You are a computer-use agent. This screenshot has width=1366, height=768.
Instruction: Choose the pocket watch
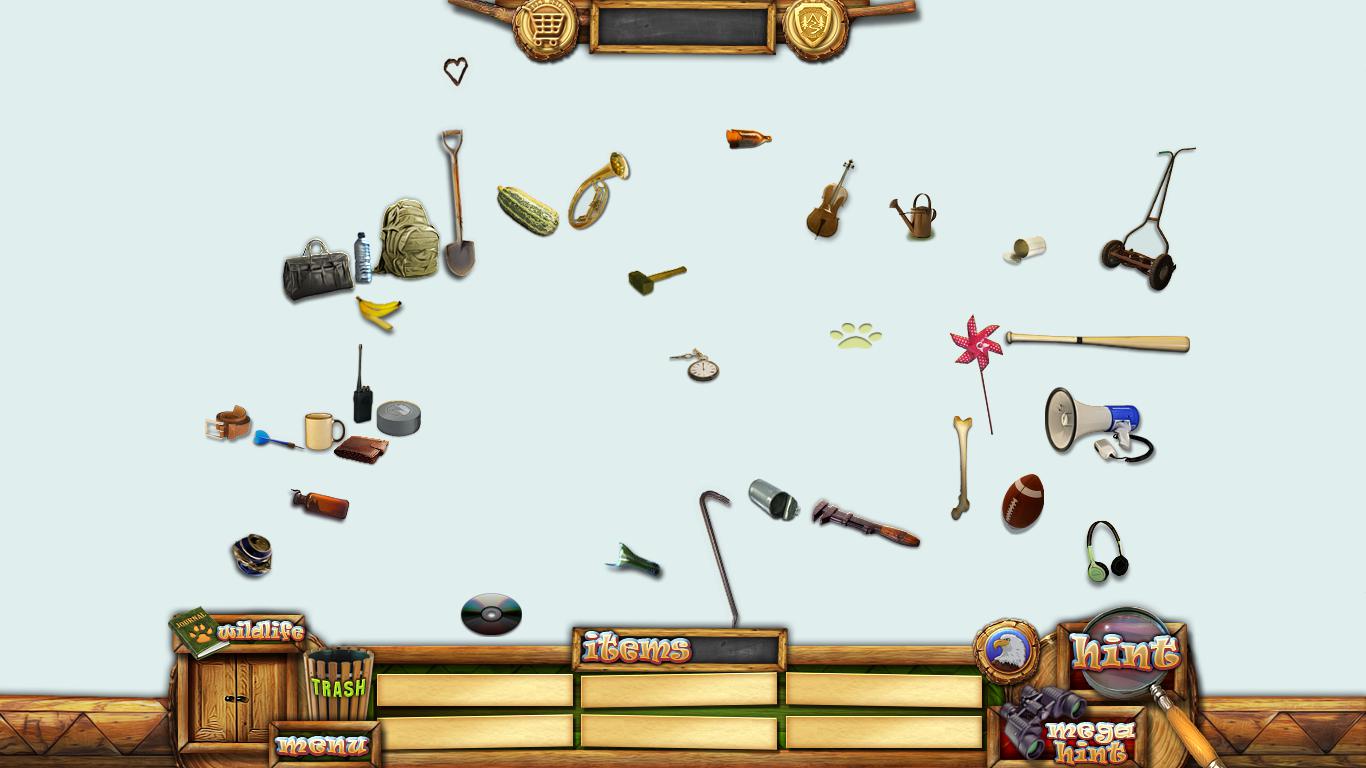point(700,367)
